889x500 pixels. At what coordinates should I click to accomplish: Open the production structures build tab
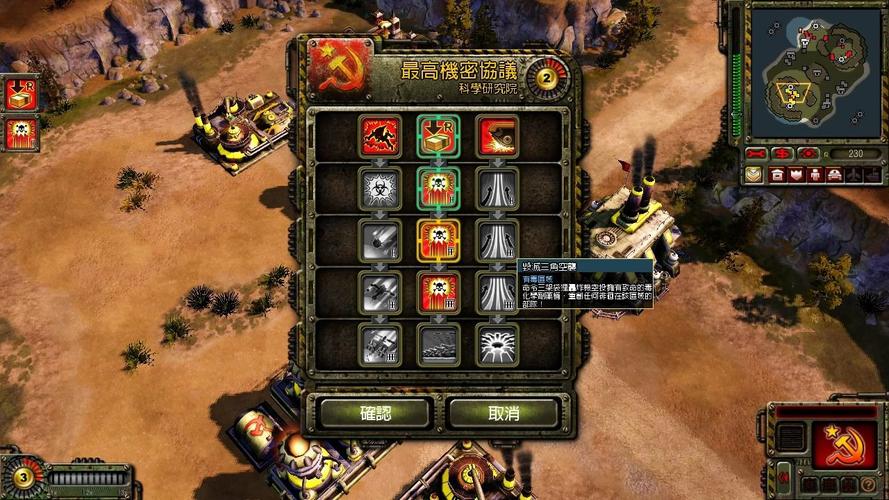tap(775, 174)
